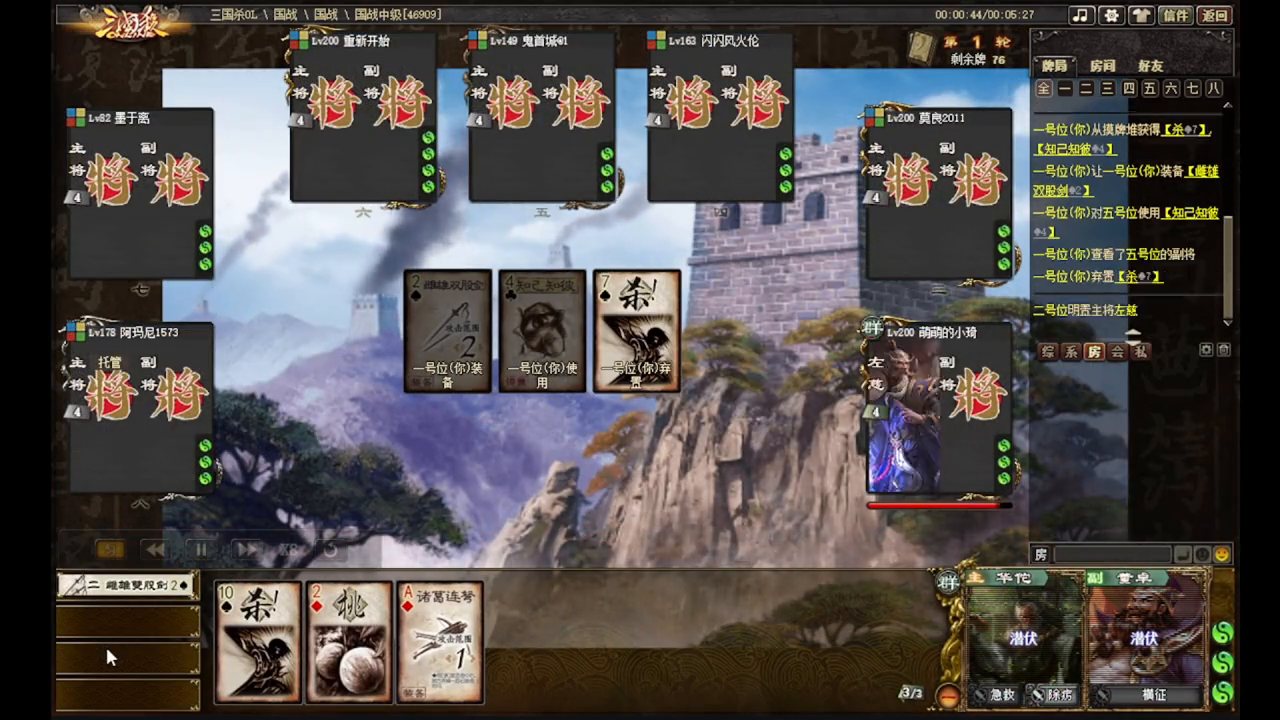The width and height of the screenshot is (1280, 720).
Task: Open the shirt skin wardrobe button
Action: pos(1141,15)
